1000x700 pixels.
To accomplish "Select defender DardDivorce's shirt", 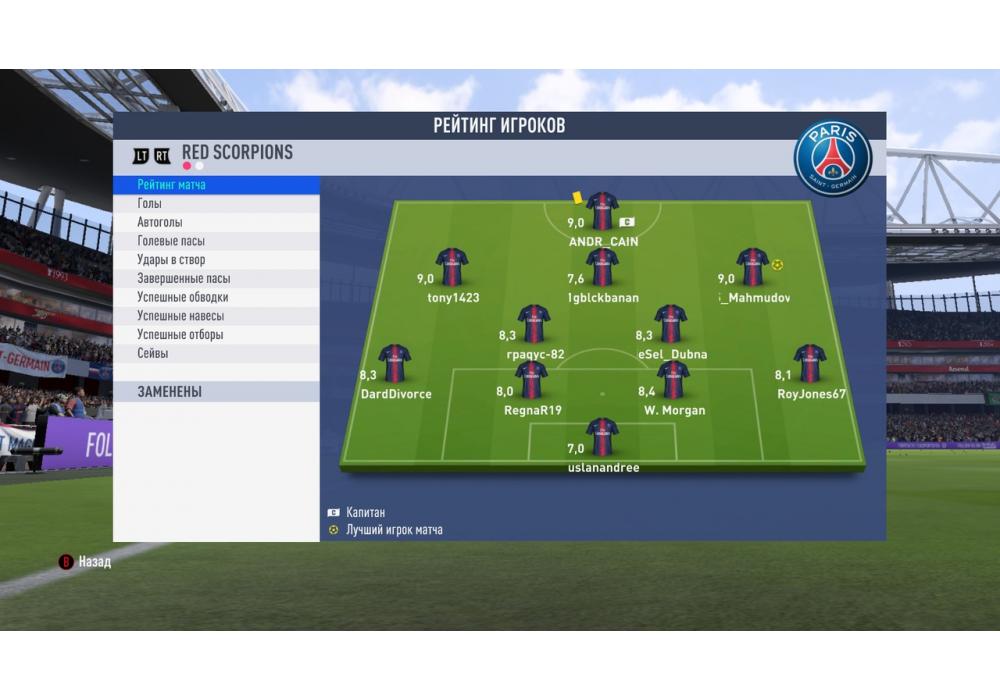I will pyautogui.click(x=395, y=363).
